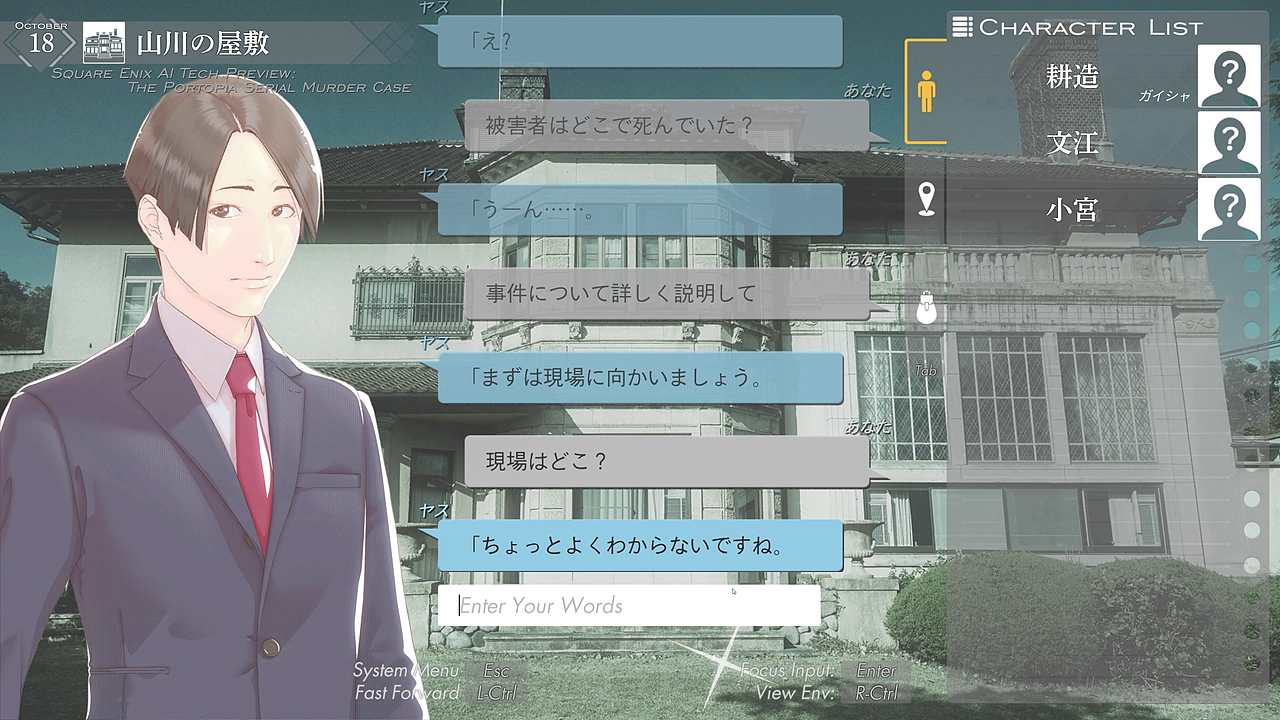Click the mansion icon beside 山川の屋敷
Viewport: 1280px width, 720px height.
[x=101, y=40]
